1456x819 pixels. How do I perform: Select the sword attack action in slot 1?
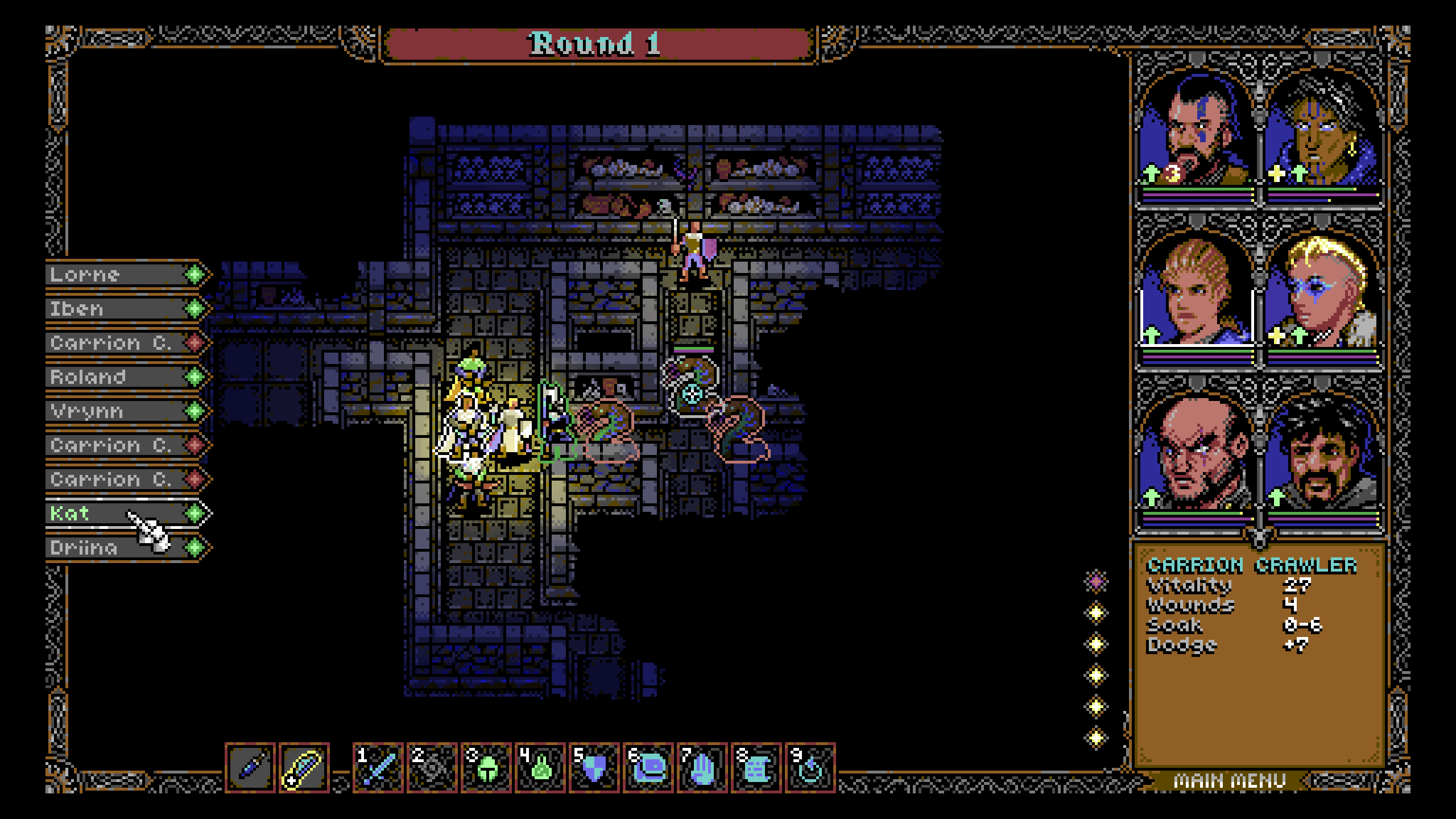378,768
